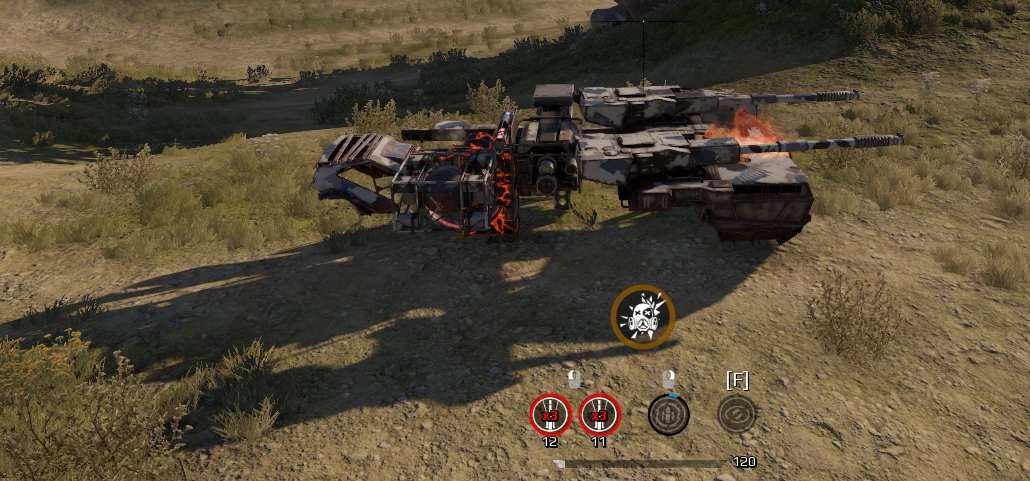Viewport: 1030px width, 481px height.
Task: Select the cannon weapon icon showing 11 ammo
Action: (600, 414)
